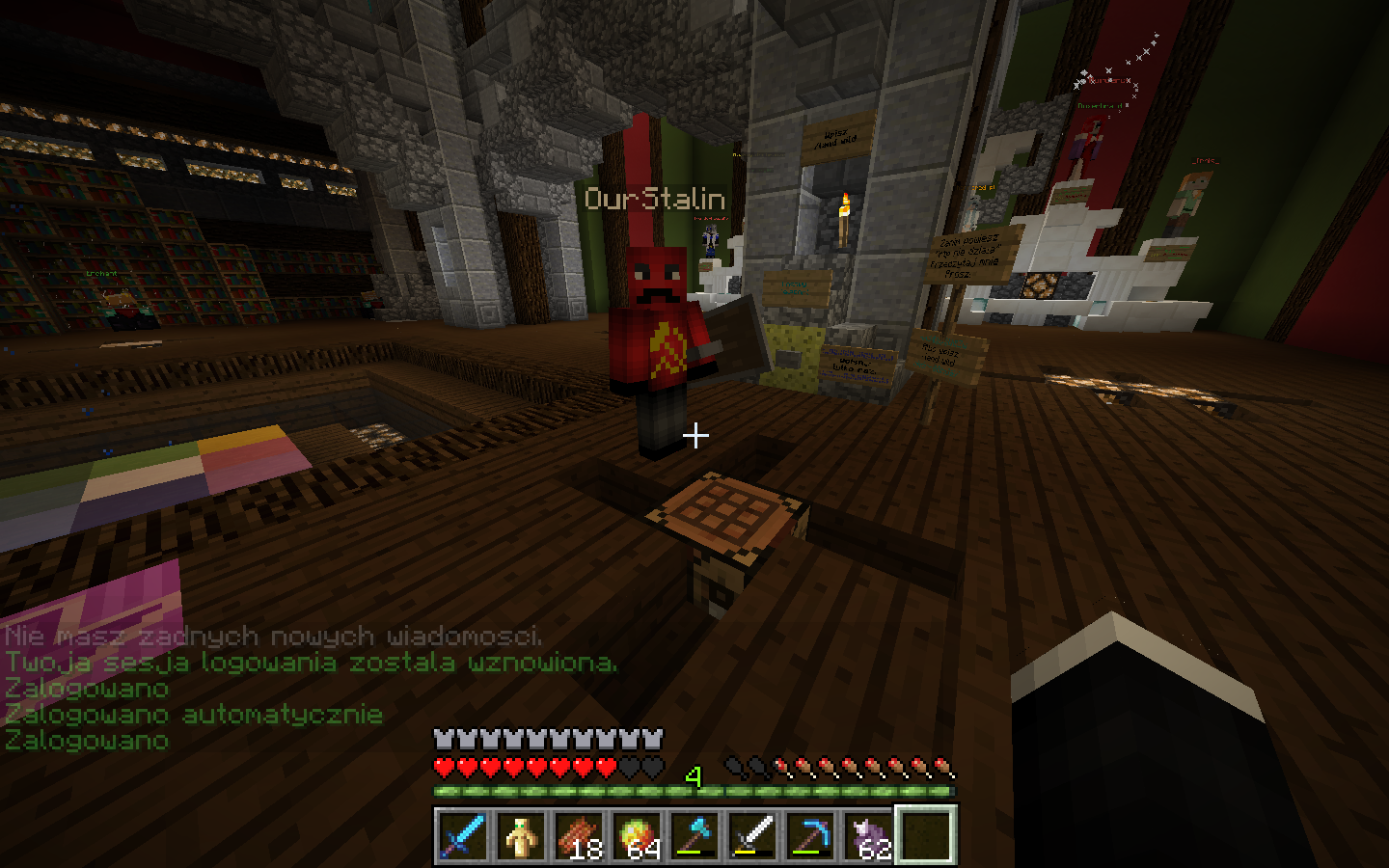
Task: Pick the golden apple stack of 64
Action: pos(637,835)
